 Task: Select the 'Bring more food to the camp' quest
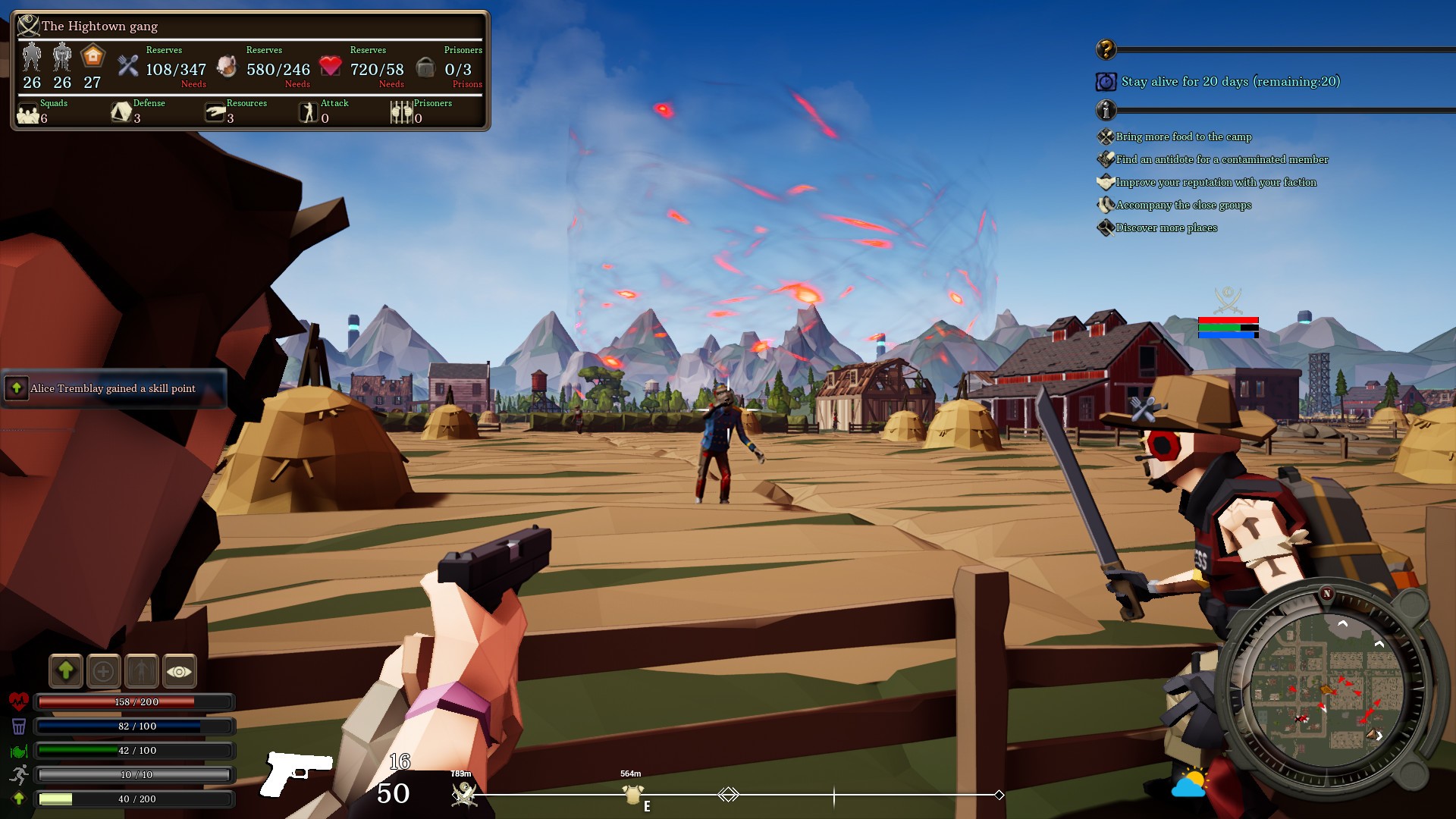[x=1183, y=137]
